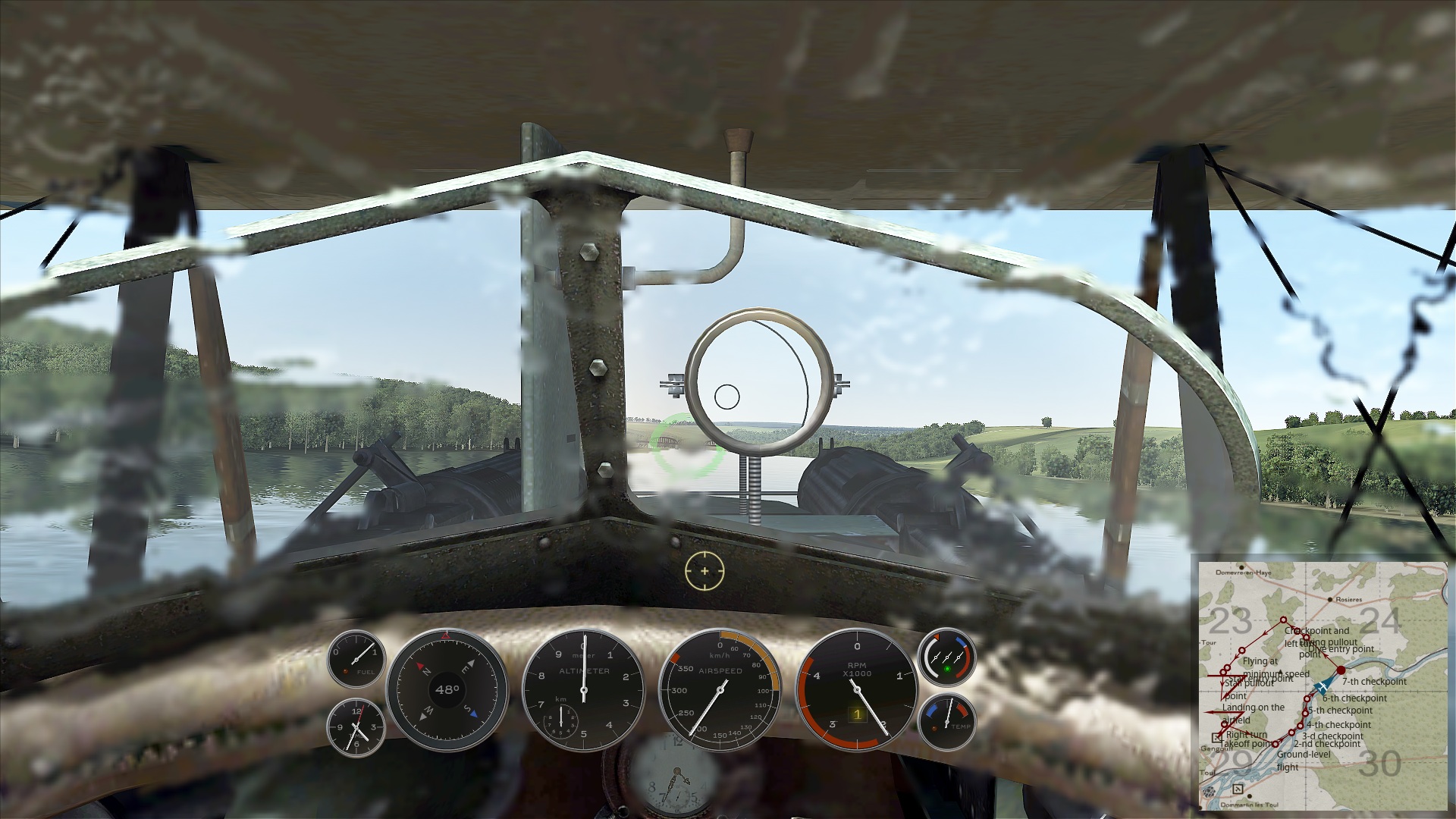
Task: Click the 7-th checkpoint label on map
Action: (x=1373, y=681)
